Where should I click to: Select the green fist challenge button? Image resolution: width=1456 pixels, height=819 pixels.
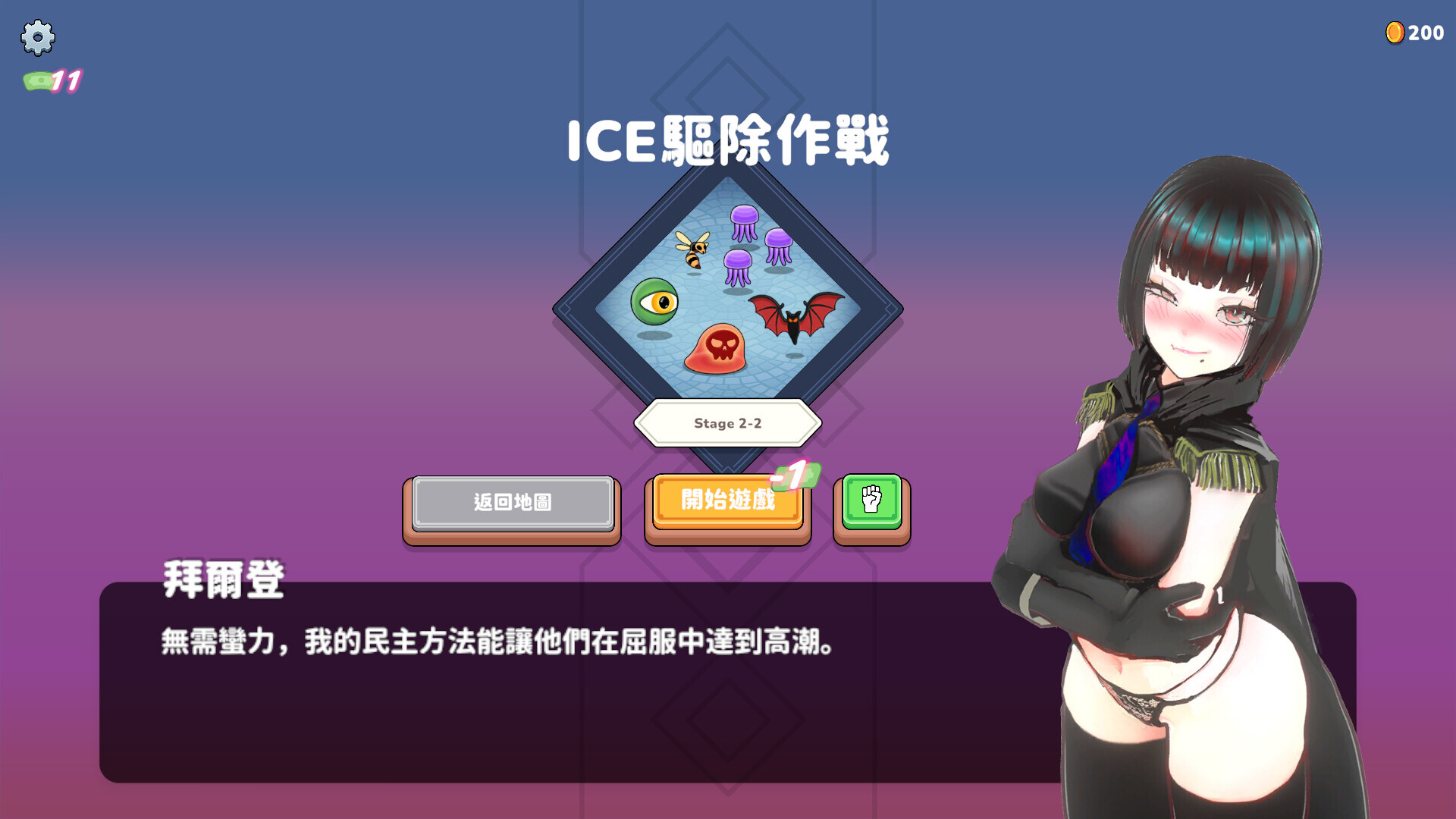871,502
